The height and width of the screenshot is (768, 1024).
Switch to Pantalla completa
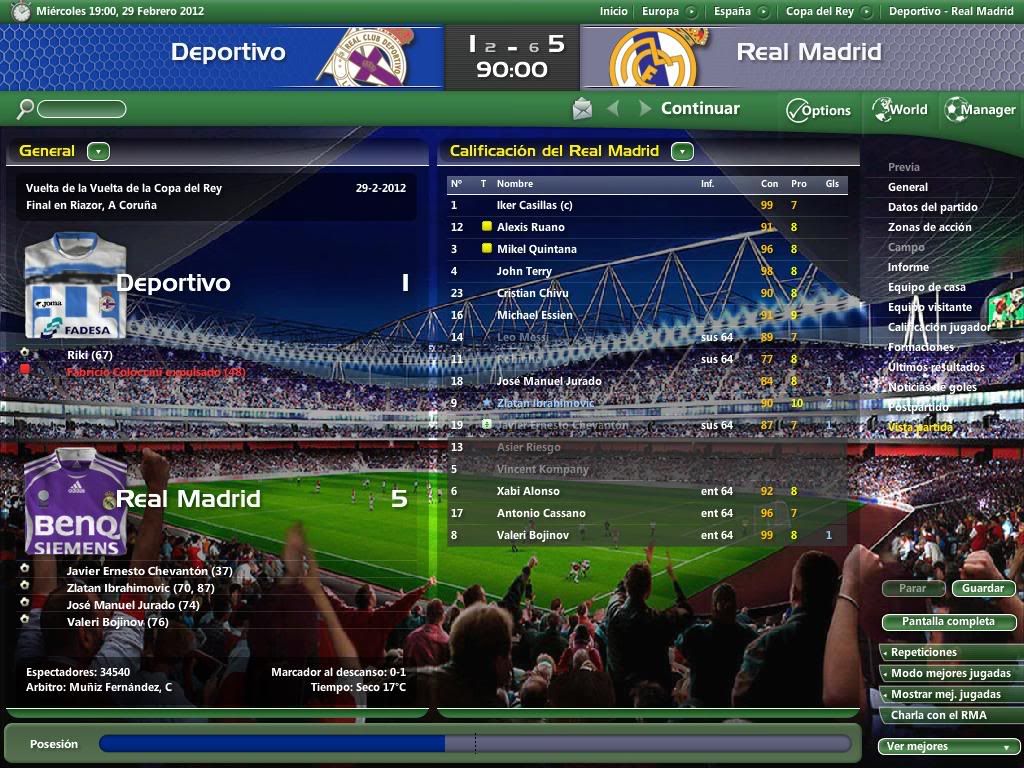(948, 622)
